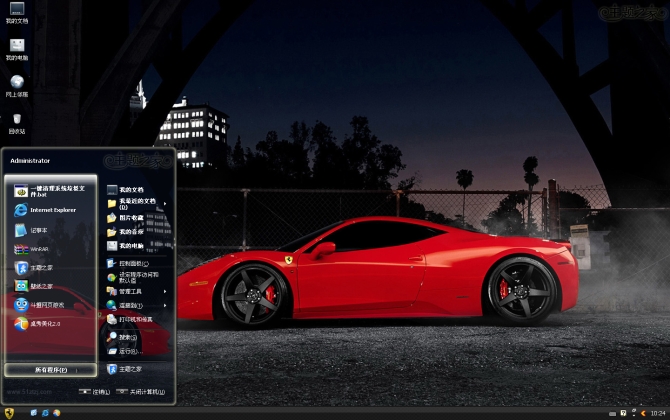The height and width of the screenshot is (420, 670).
Task: Open 打印机和传真 entry
Action: (135, 319)
